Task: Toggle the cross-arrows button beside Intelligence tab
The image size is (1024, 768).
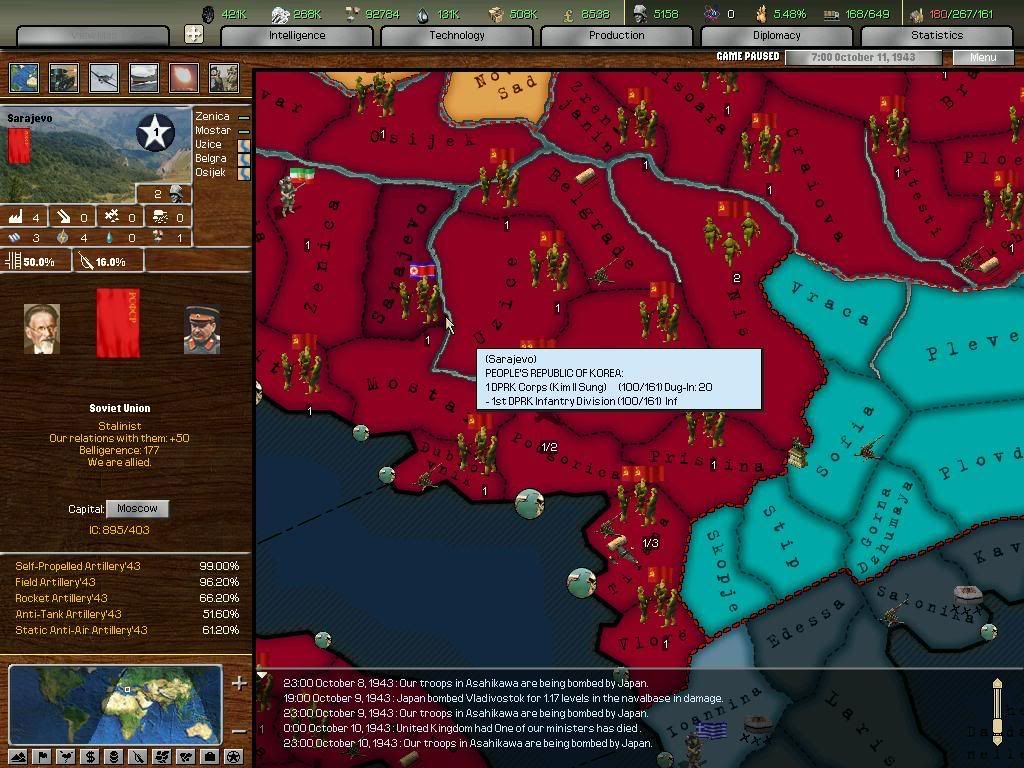Action: click(194, 34)
